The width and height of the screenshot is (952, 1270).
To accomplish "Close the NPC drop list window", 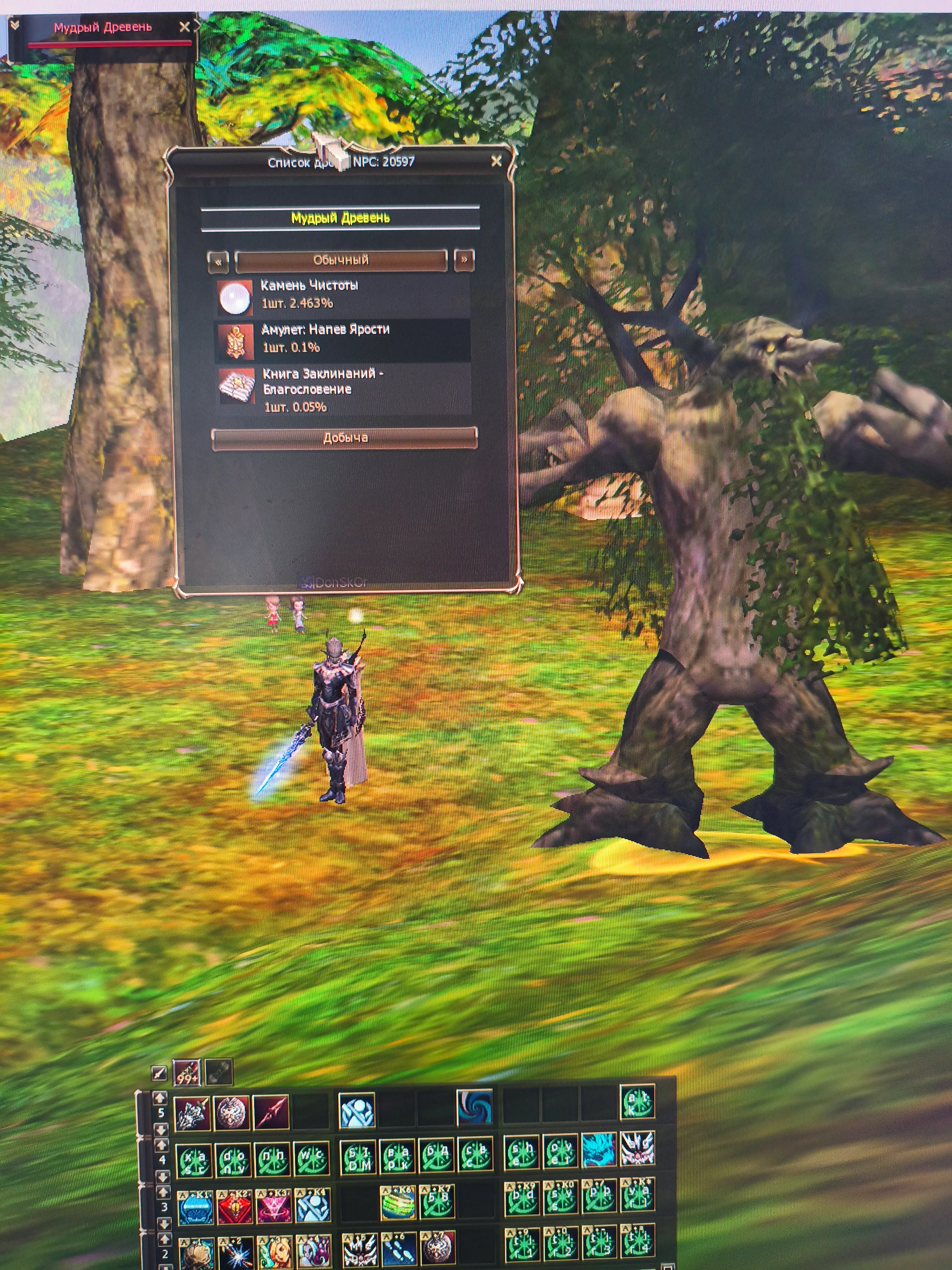I will tap(496, 161).
